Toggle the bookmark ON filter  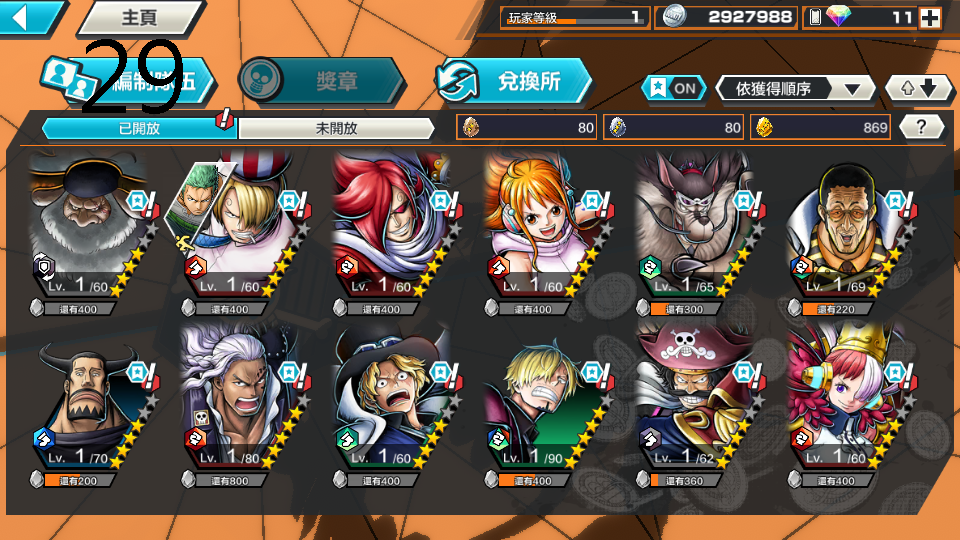coord(674,88)
